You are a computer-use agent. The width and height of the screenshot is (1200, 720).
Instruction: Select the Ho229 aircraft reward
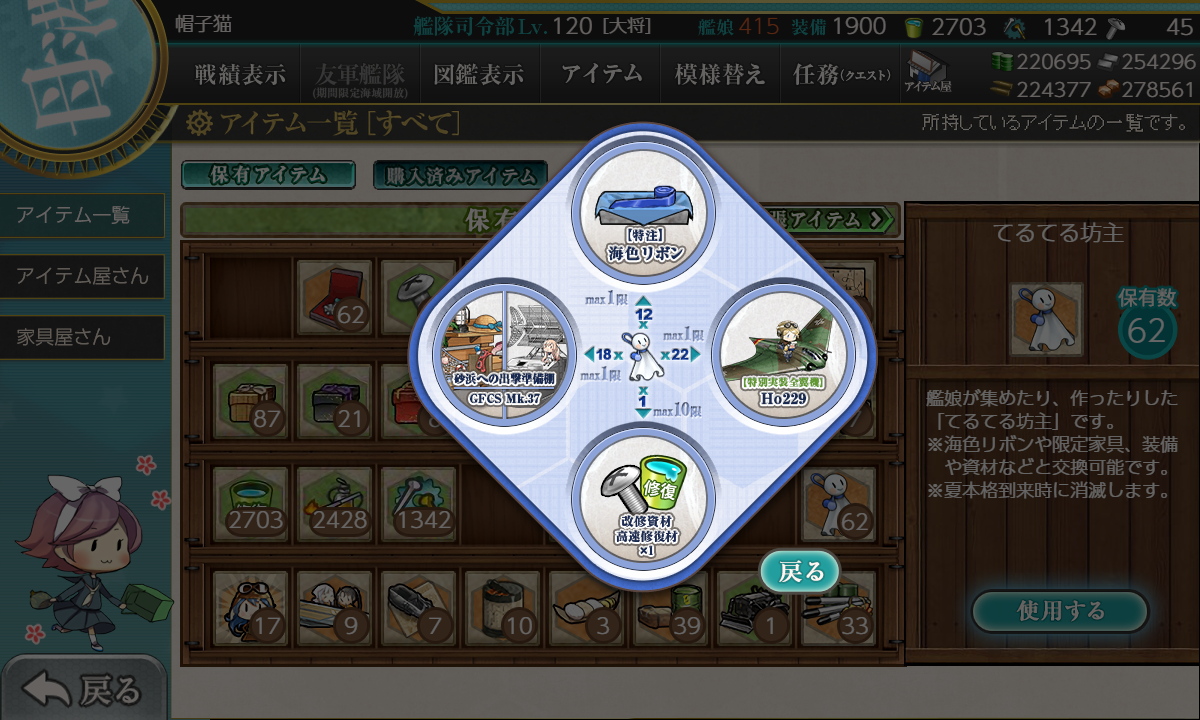pyautogui.click(x=783, y=352)
